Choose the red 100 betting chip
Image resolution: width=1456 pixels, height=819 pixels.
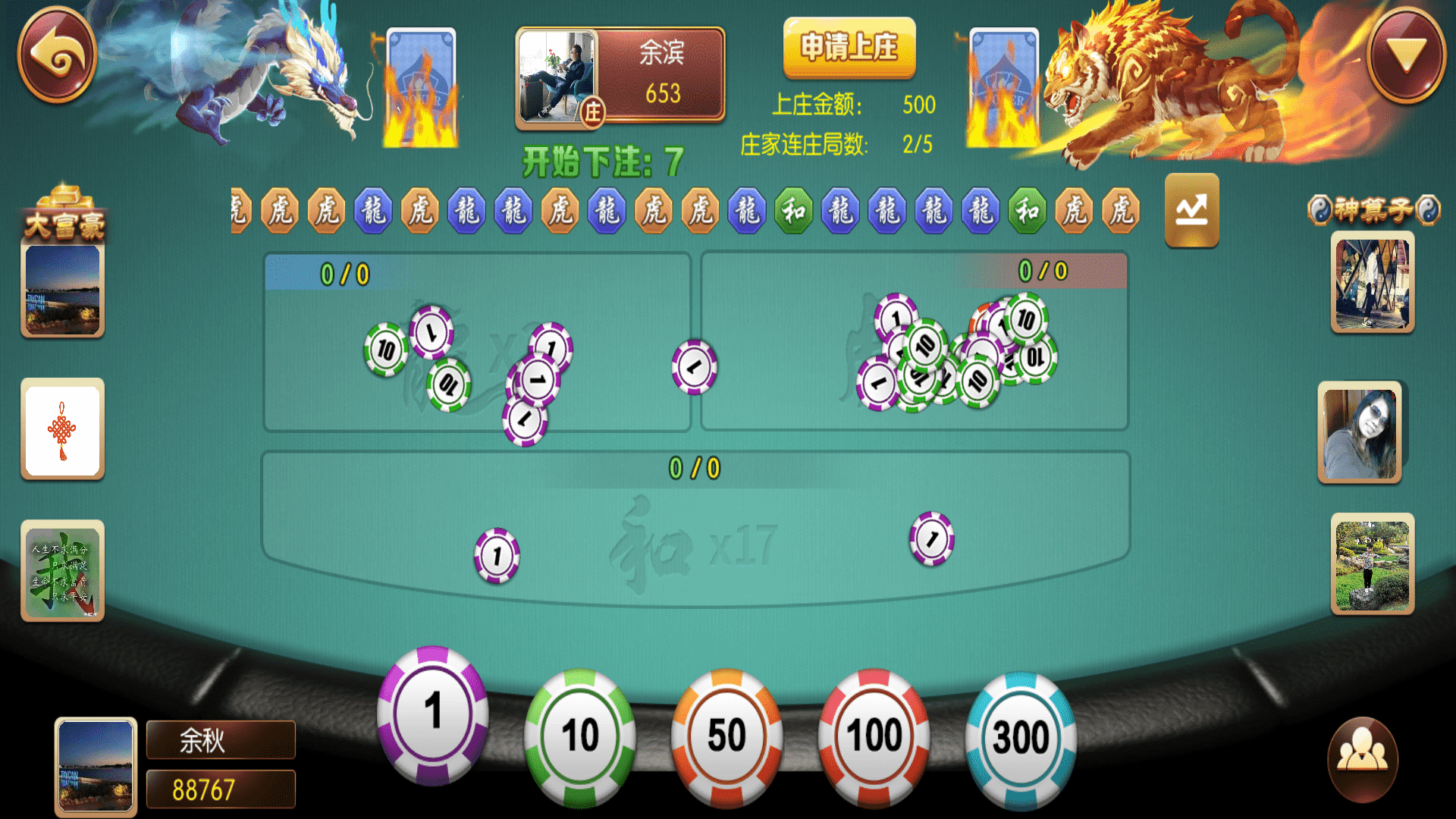coord(874,736)
